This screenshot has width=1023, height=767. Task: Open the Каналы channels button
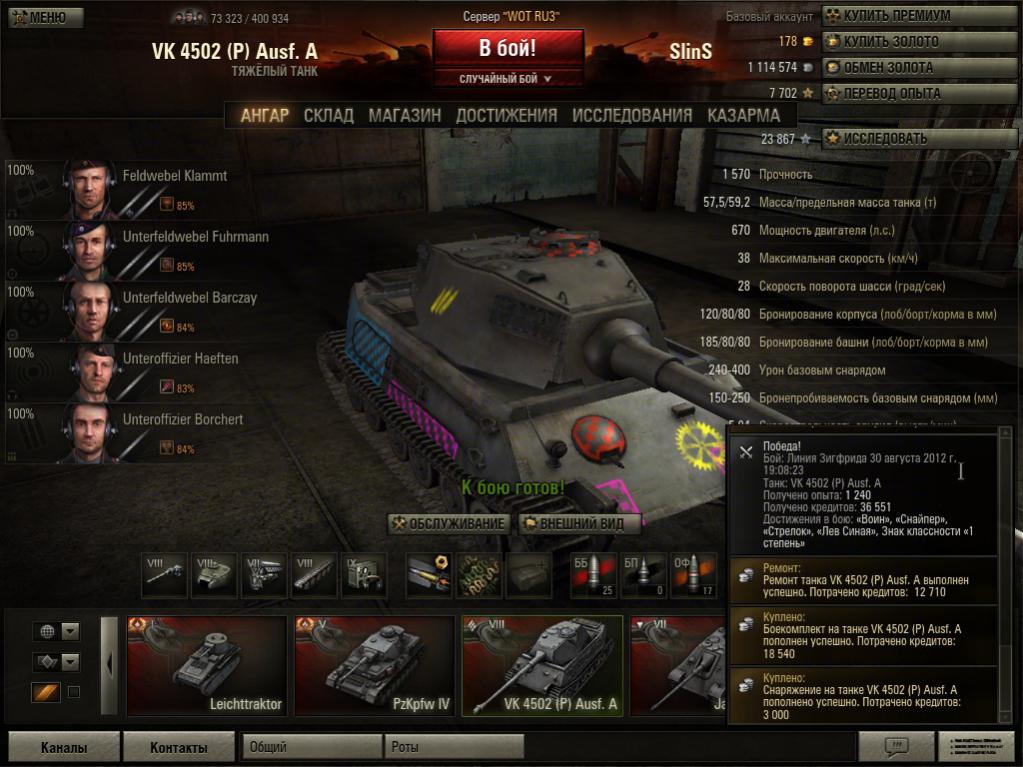coord(64,747)
